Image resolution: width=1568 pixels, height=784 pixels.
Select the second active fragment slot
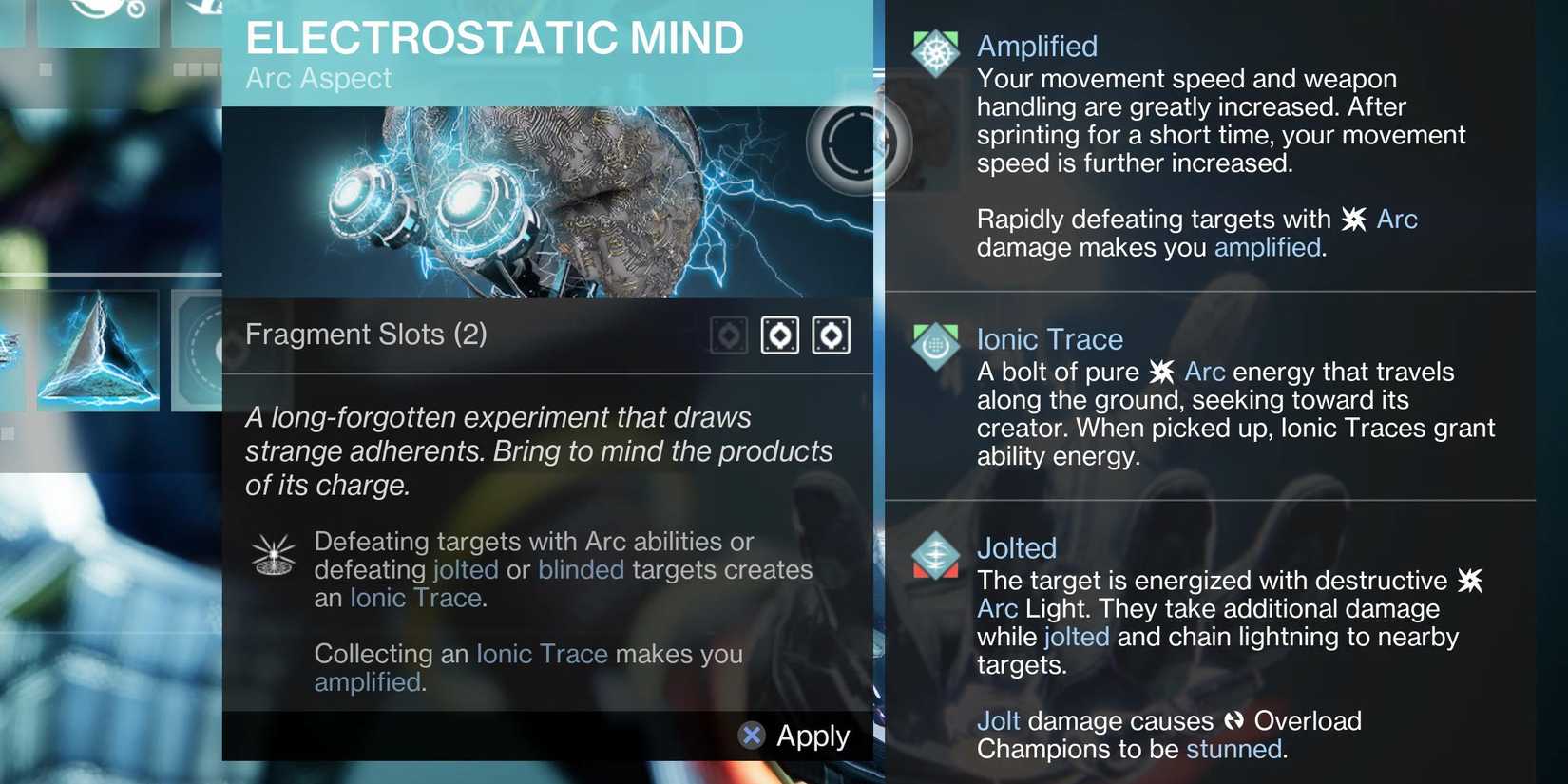tap(831, 334)
